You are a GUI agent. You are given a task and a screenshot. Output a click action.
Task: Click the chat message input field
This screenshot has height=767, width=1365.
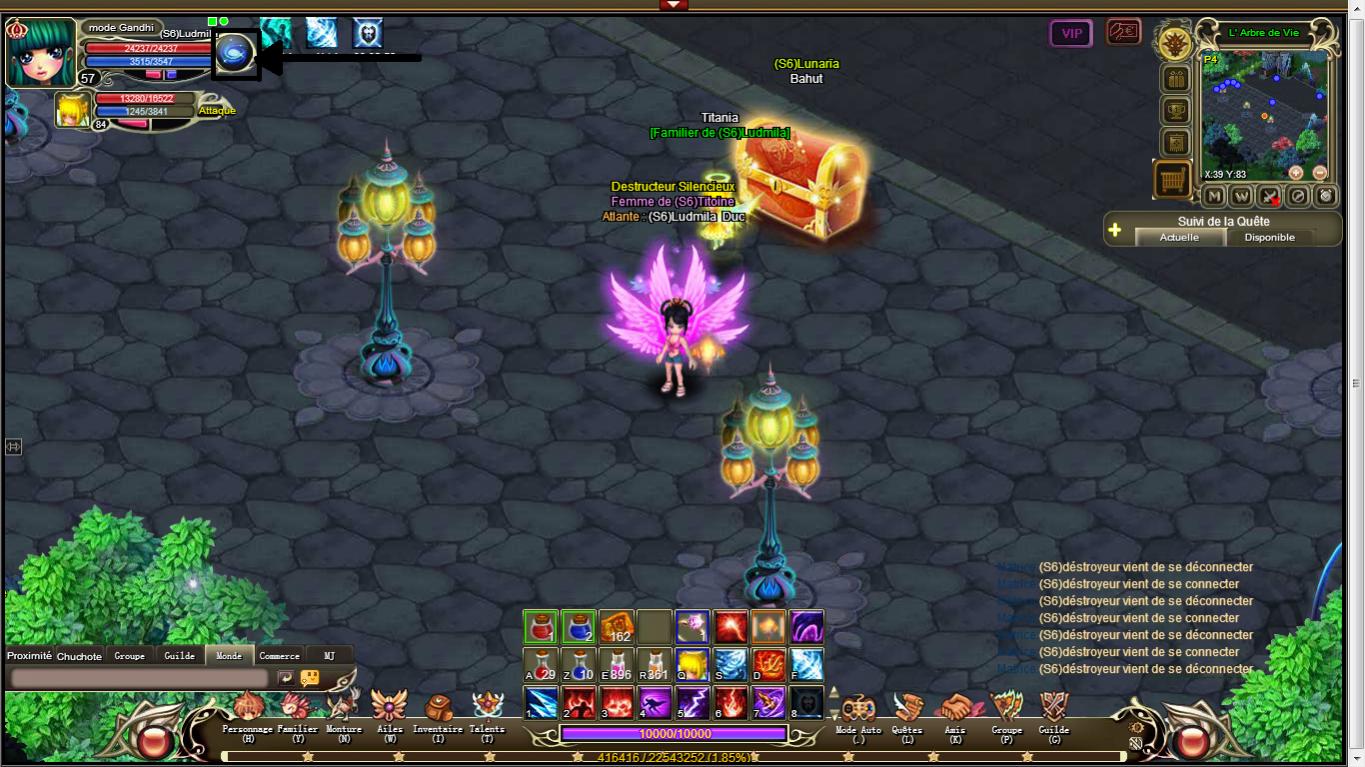[139, 678]
